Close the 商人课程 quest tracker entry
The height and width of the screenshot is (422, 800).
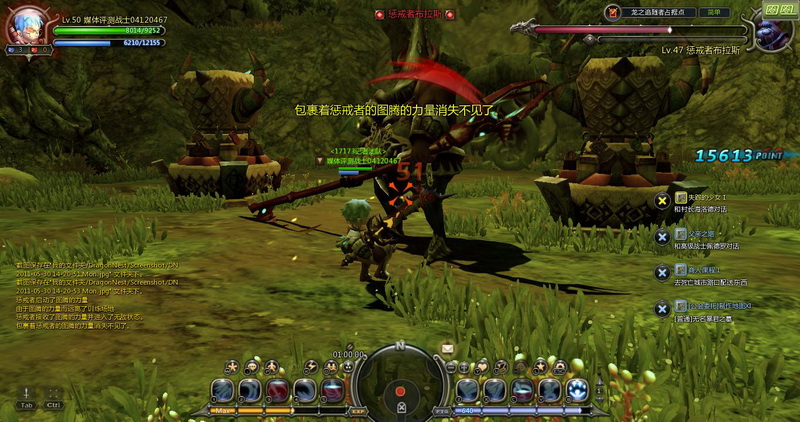662,273
